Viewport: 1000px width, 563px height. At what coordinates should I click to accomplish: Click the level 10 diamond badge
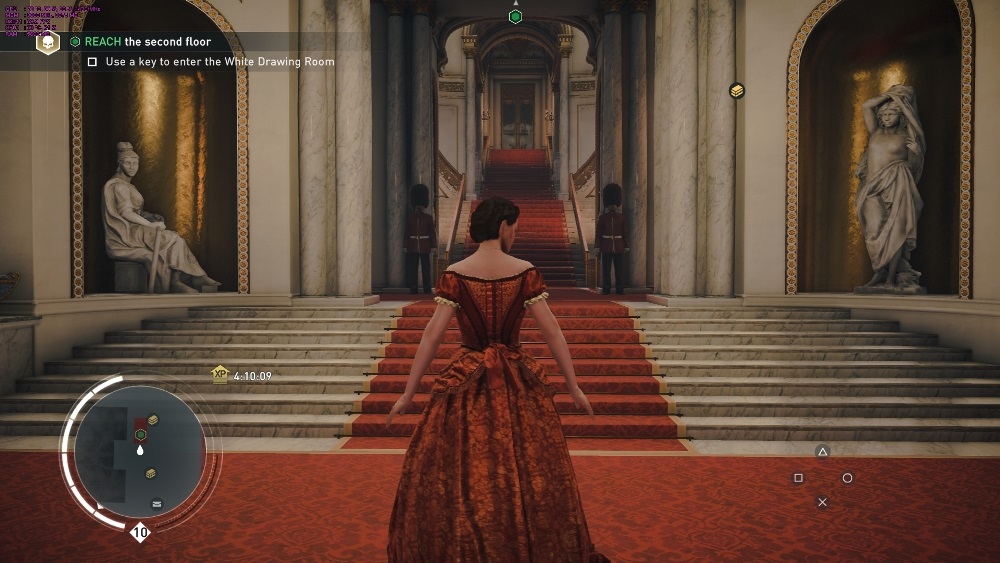140,533
